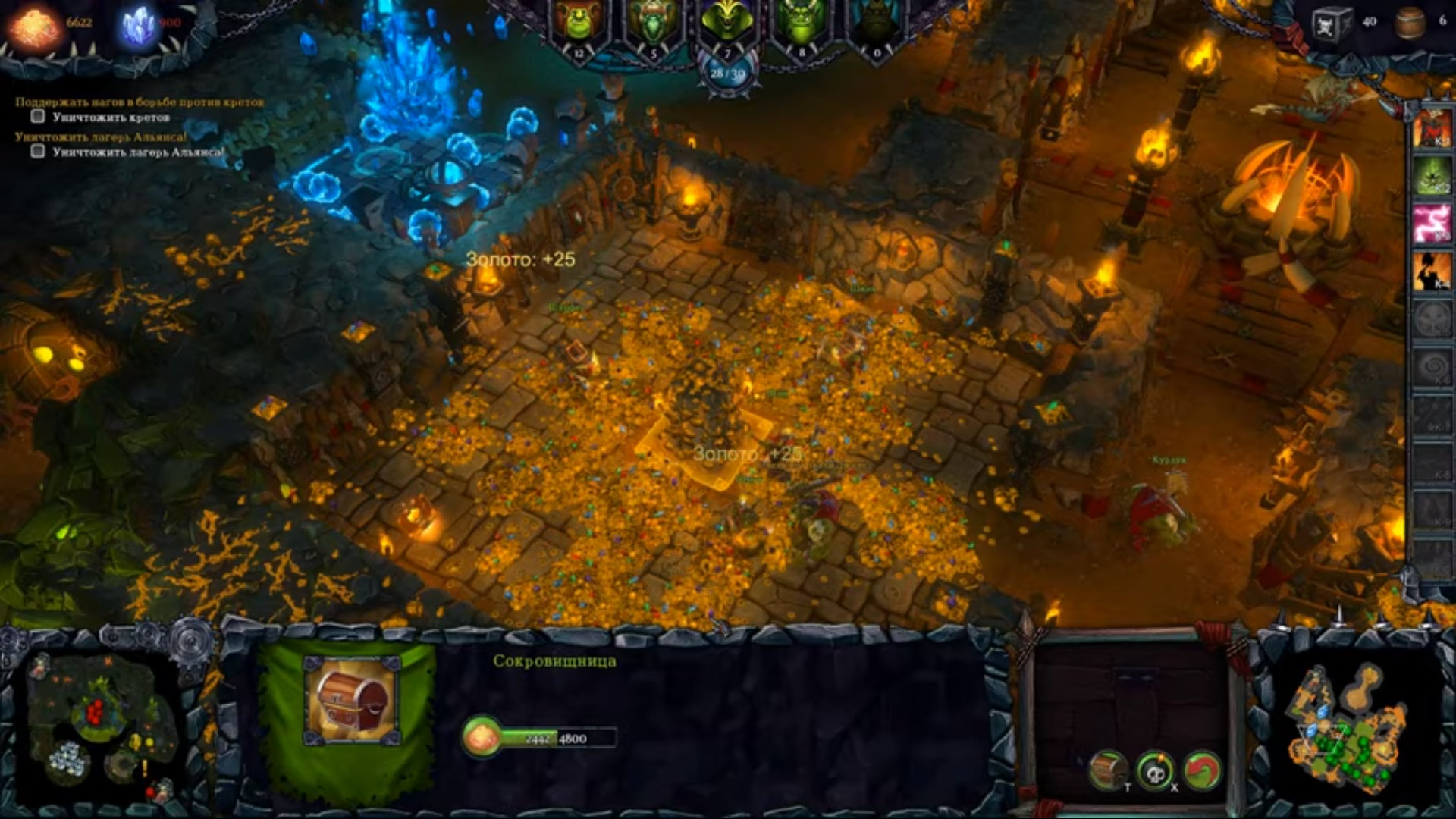The image size is (1456, 819).
Task: Select the creature portrait numbered 5
Action: pos(653,24)
